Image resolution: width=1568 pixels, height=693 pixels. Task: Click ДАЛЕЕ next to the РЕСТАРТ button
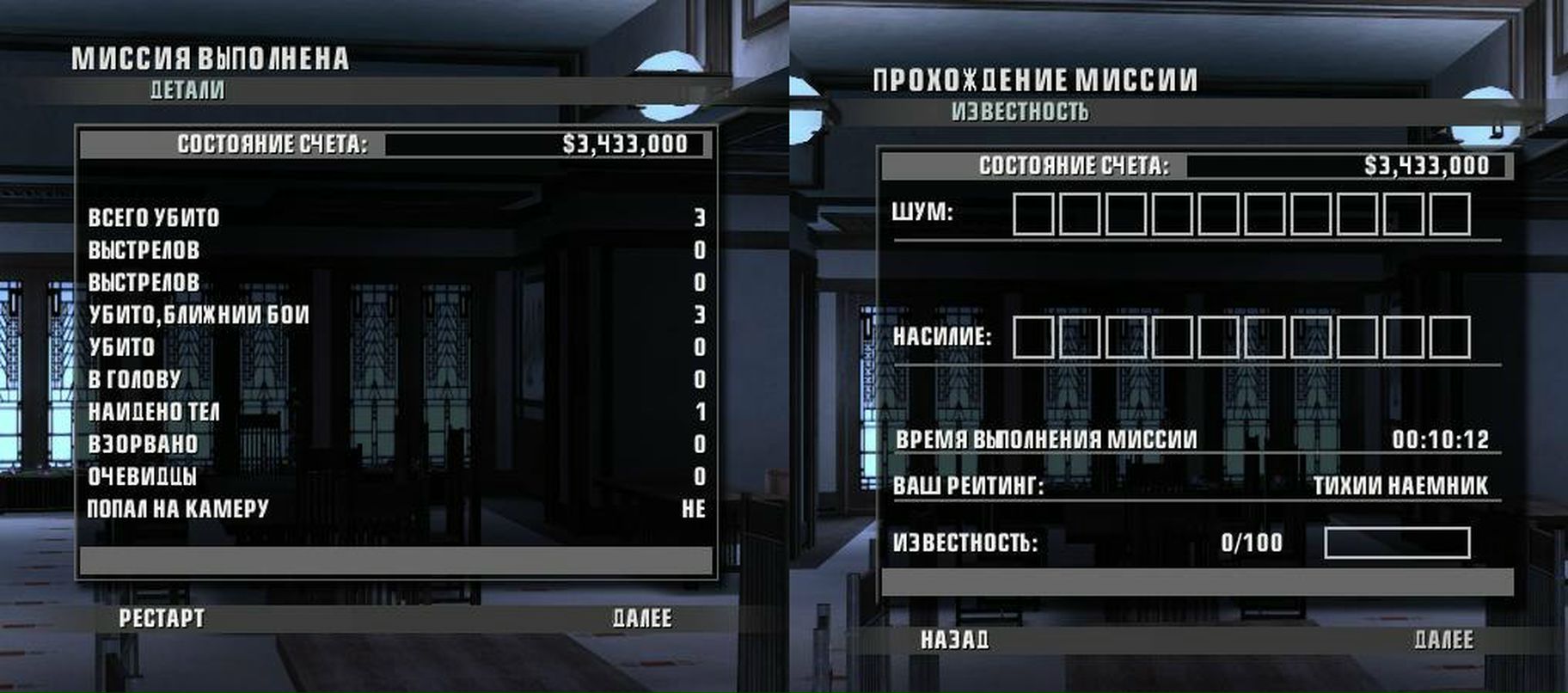click(642, 618)
